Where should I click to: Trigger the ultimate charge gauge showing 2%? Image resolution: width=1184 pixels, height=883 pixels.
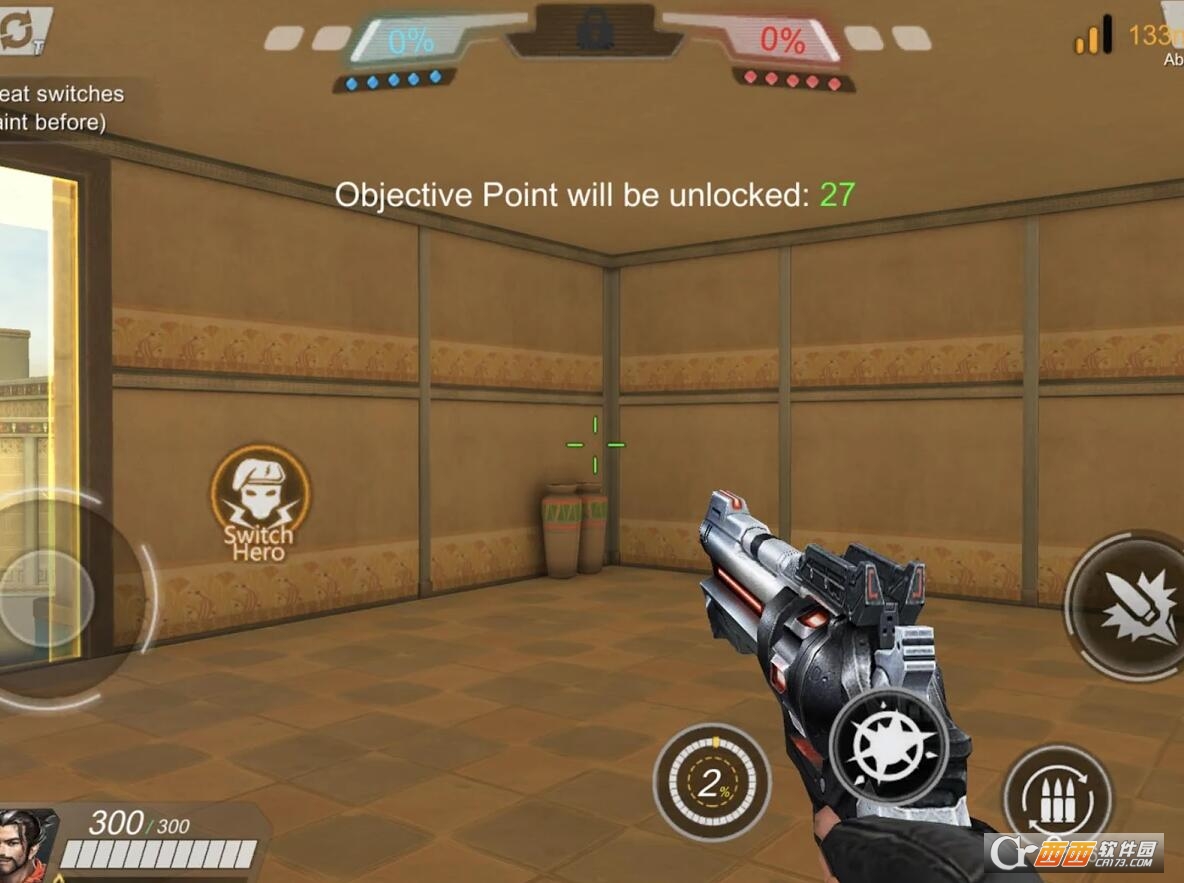tap(712, 782)
